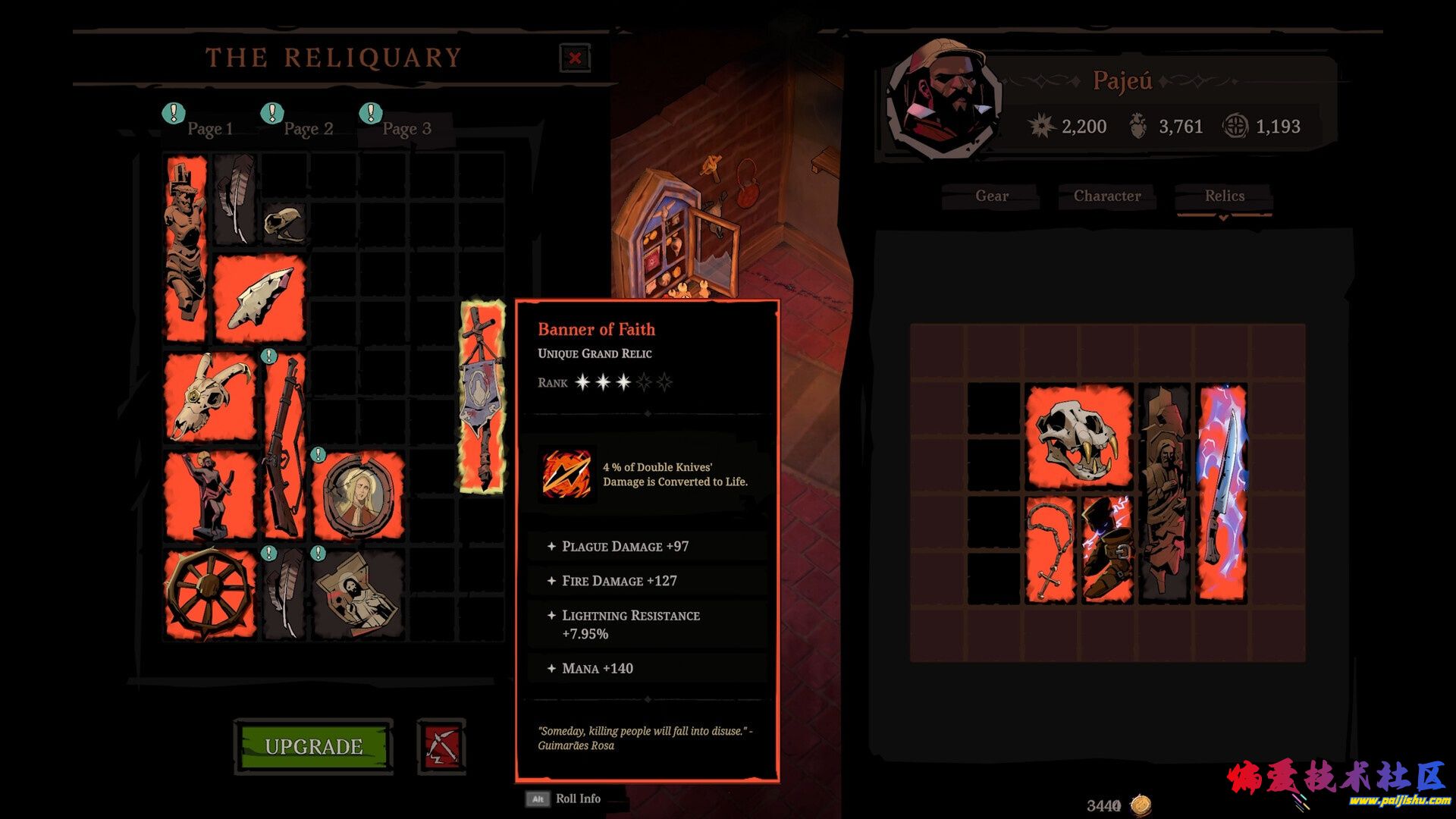The width and height of the screenshot is (1456, 819).
Task: Open the Gear tab
Action: [x=991, y=196]
